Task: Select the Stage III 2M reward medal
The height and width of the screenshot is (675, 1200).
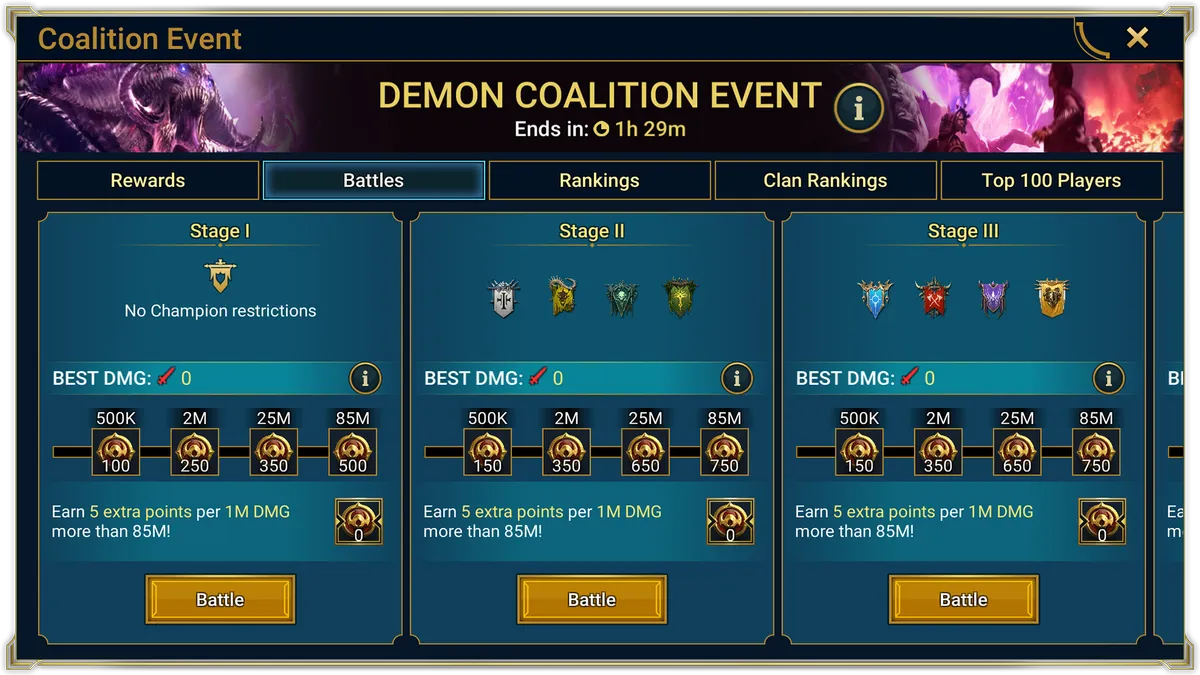Action: [938, 452]
